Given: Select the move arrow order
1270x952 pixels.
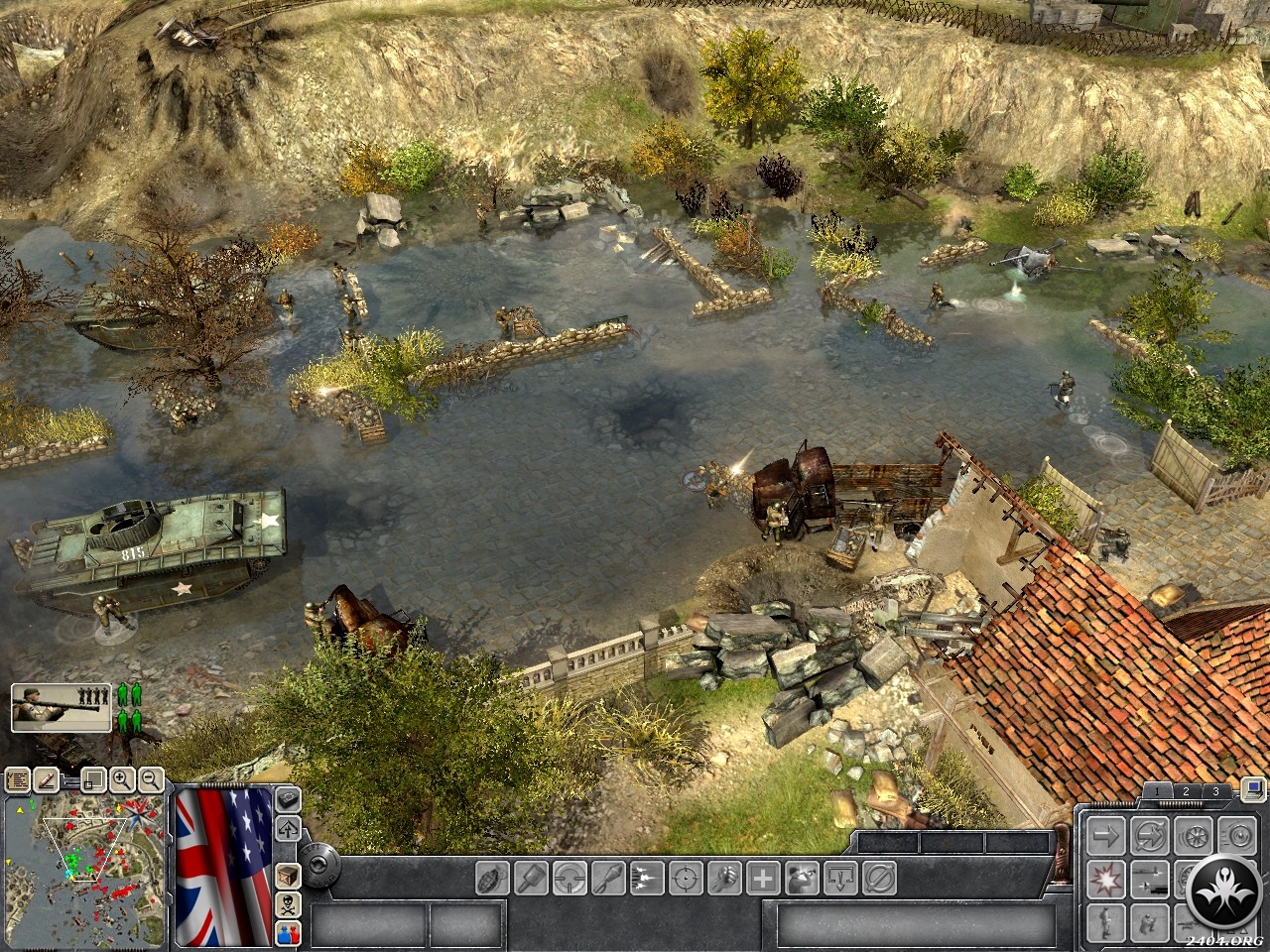Looking at the screenshot, I should coord(1104,835).
